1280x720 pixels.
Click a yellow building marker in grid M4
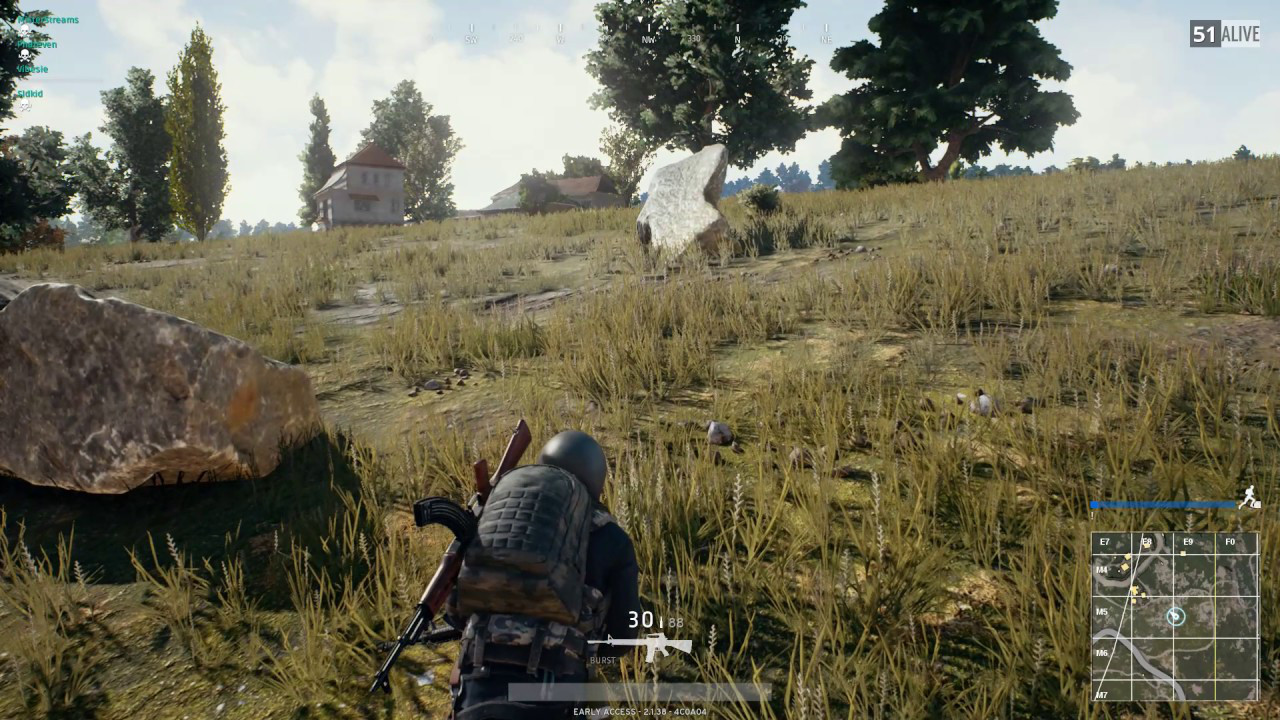(1126, 565)
